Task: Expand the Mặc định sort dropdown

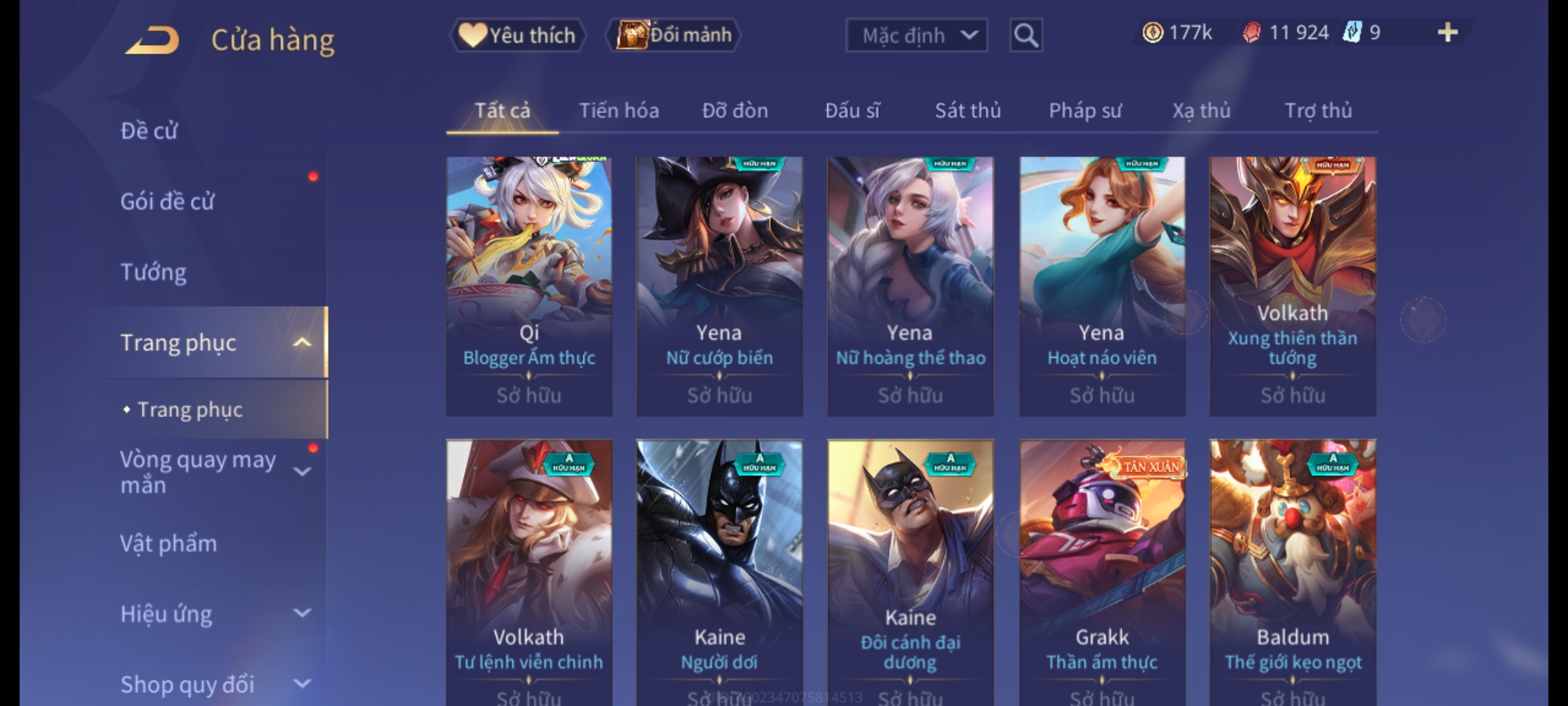Action: coord(916,35)
